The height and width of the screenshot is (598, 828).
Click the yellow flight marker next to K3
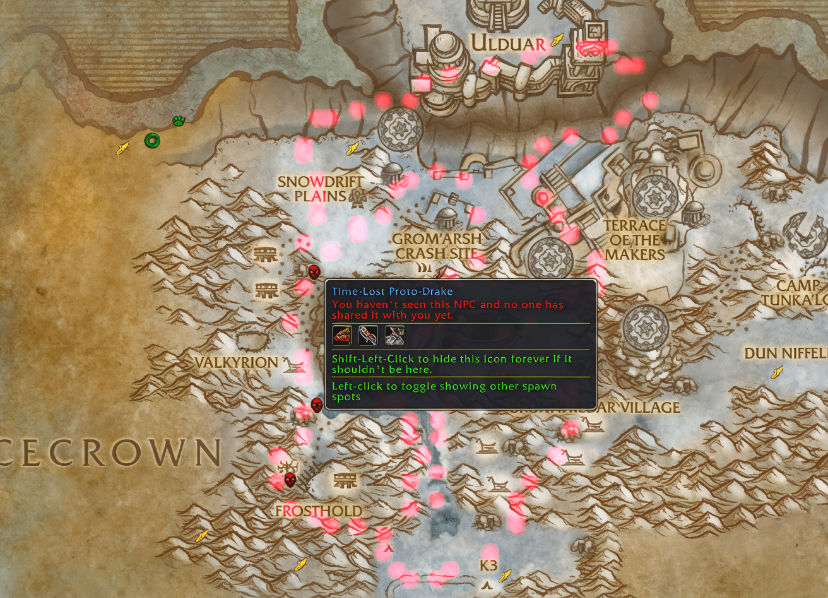coord(505,575)
